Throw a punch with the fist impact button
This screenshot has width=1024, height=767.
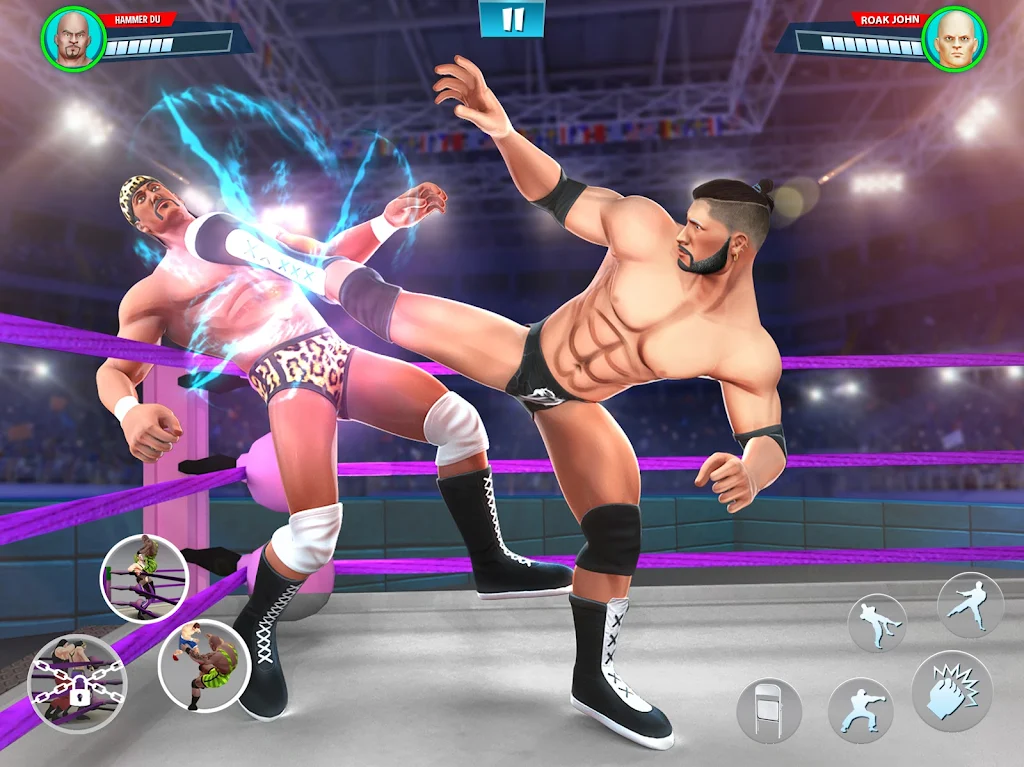pyautogui.click(x=951, y=690)
